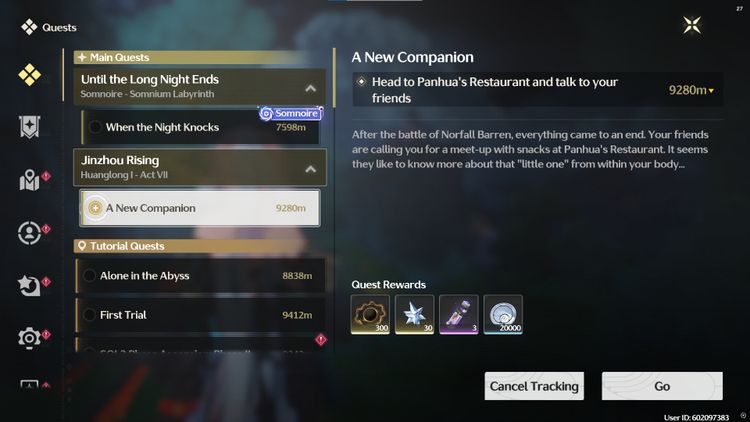This screenshot has width=750, height=422.
Task: Inspect the gear reward icon worth 300
Action: (x=371, y=314)
